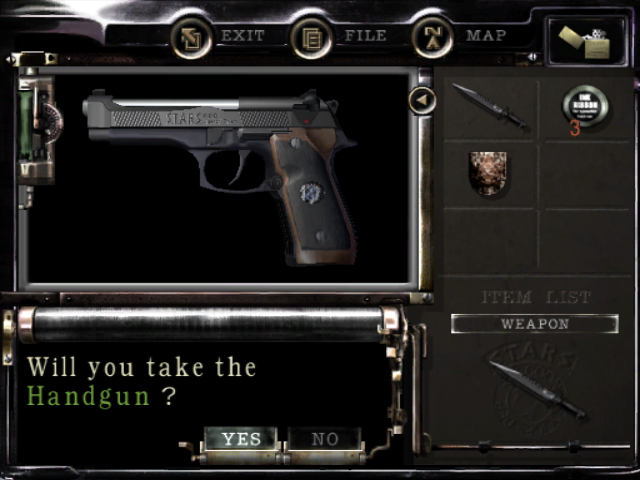640x480 pixels.
Task: Select the equipped WEAPON label
Action: tap(534, 324)
